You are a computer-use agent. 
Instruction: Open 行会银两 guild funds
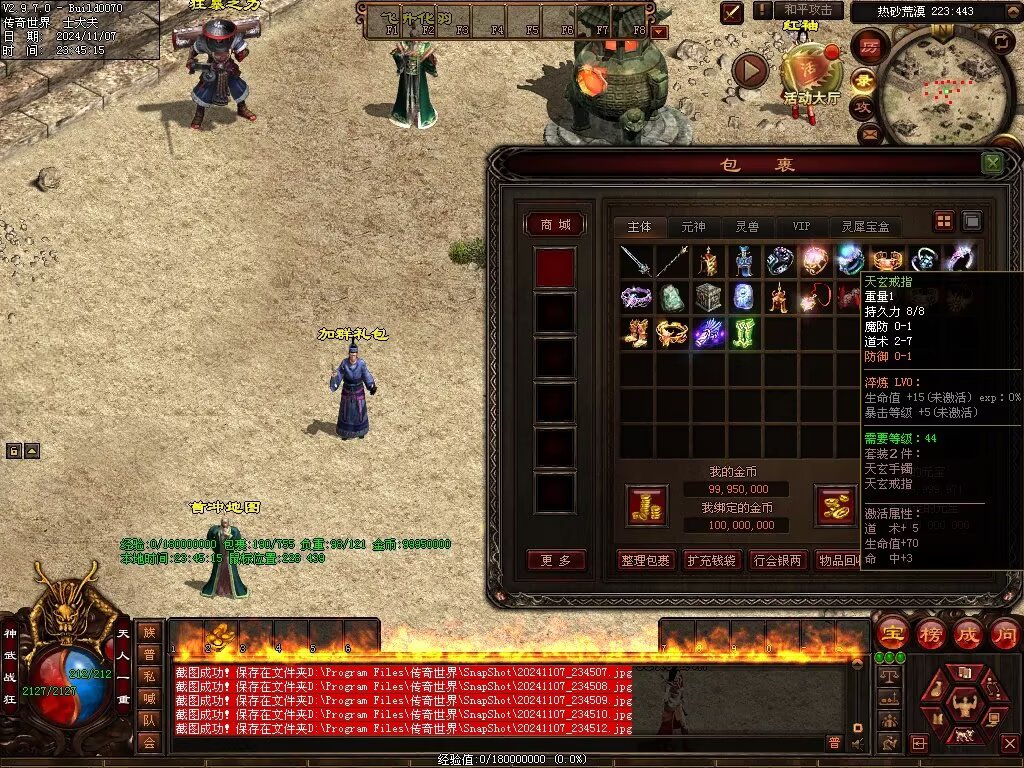click(x=777, y=560)
